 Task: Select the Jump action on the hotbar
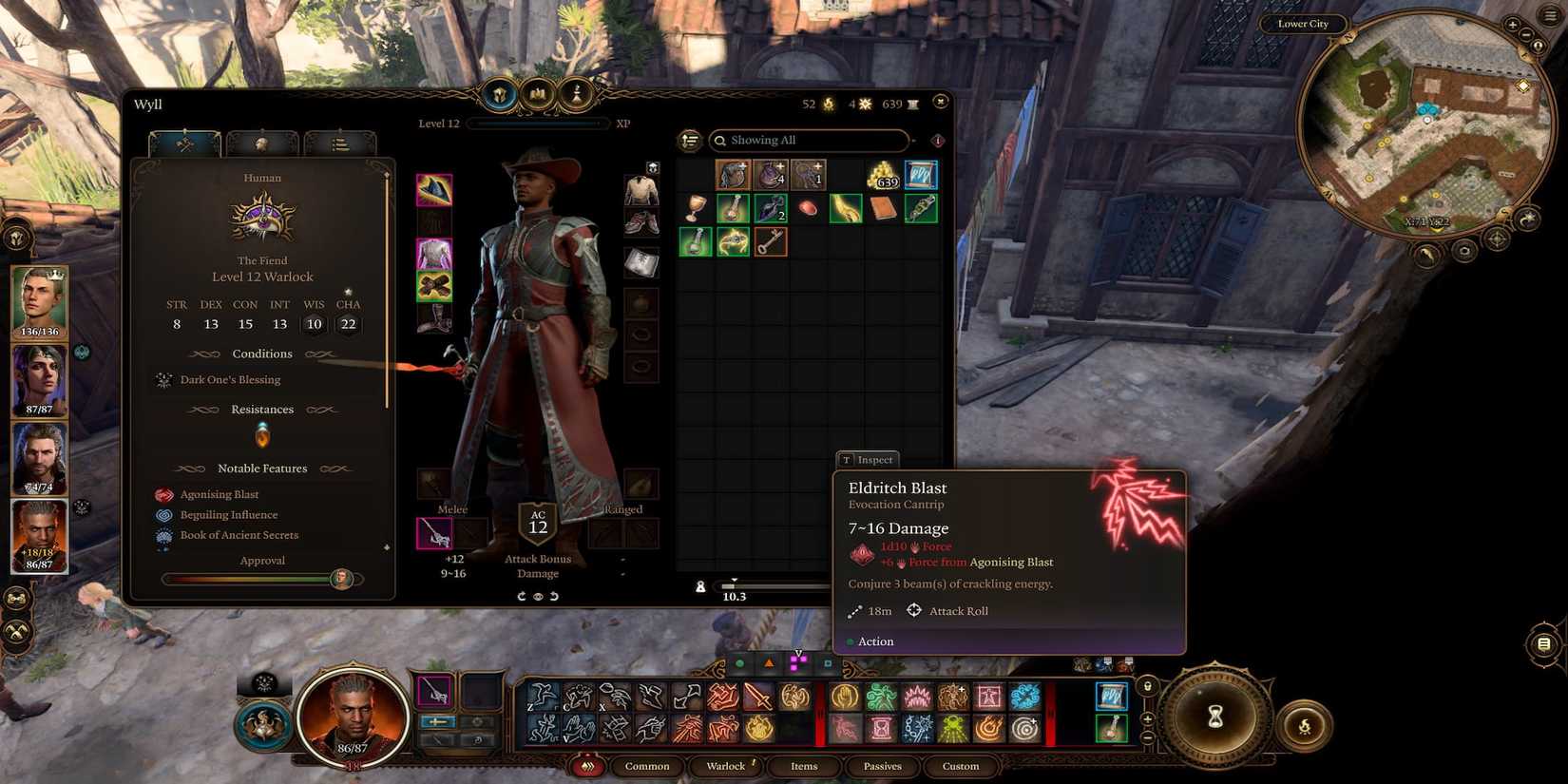(542, 697)
